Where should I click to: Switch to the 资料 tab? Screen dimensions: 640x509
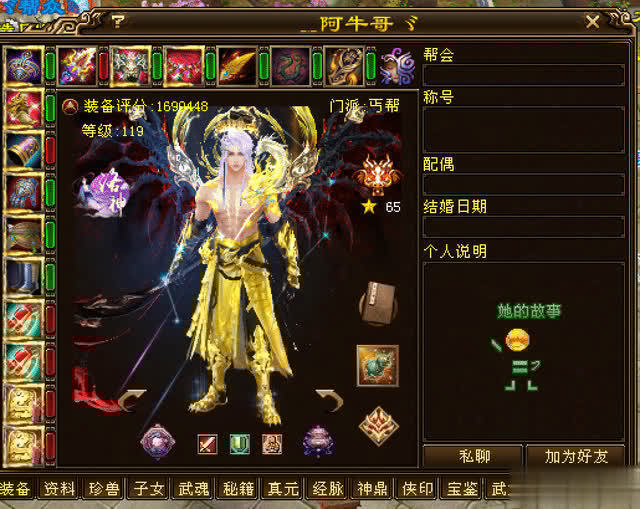[x=59, y=489]
